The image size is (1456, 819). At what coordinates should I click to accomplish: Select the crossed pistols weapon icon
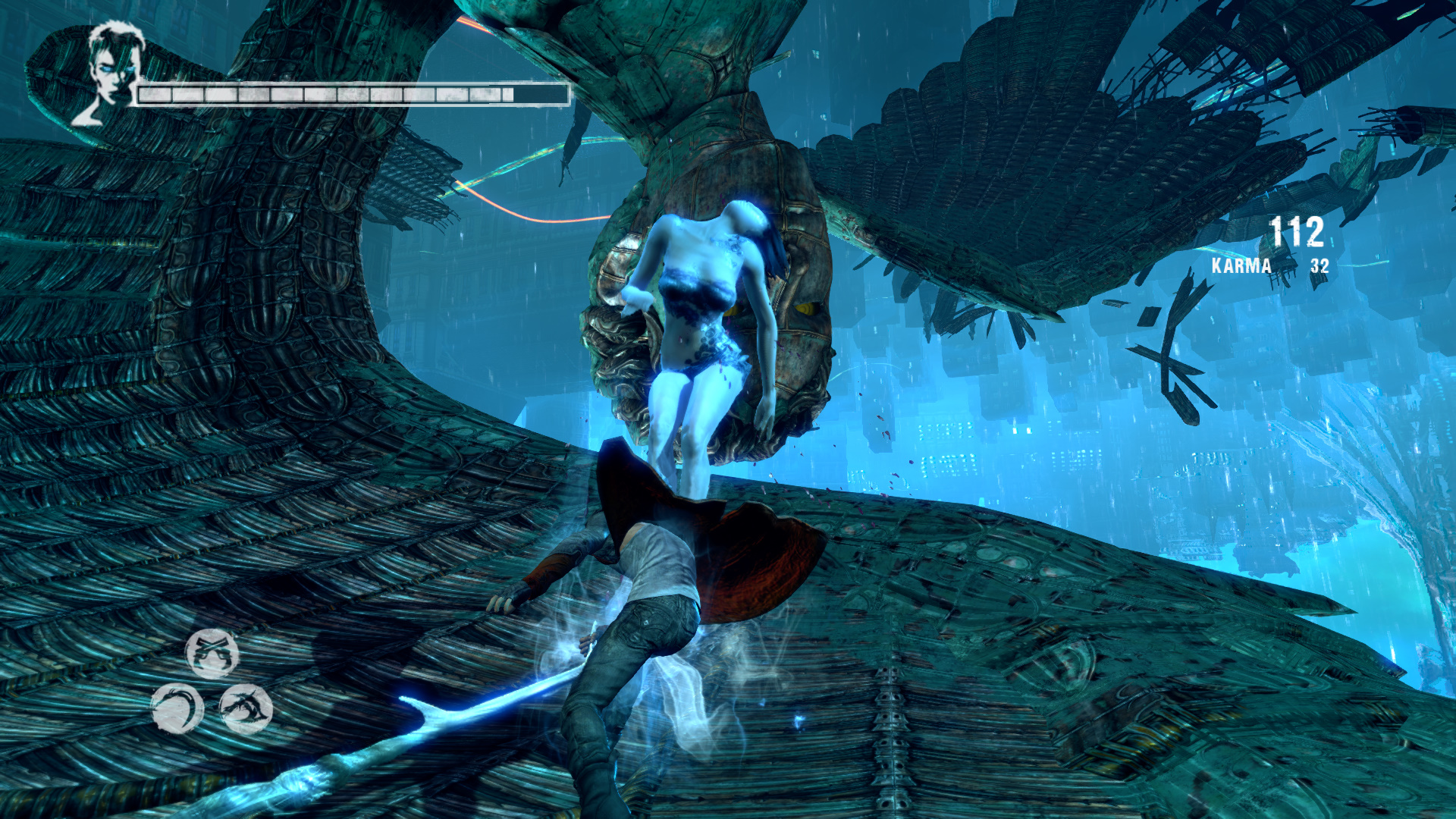[x=212, y=653]
